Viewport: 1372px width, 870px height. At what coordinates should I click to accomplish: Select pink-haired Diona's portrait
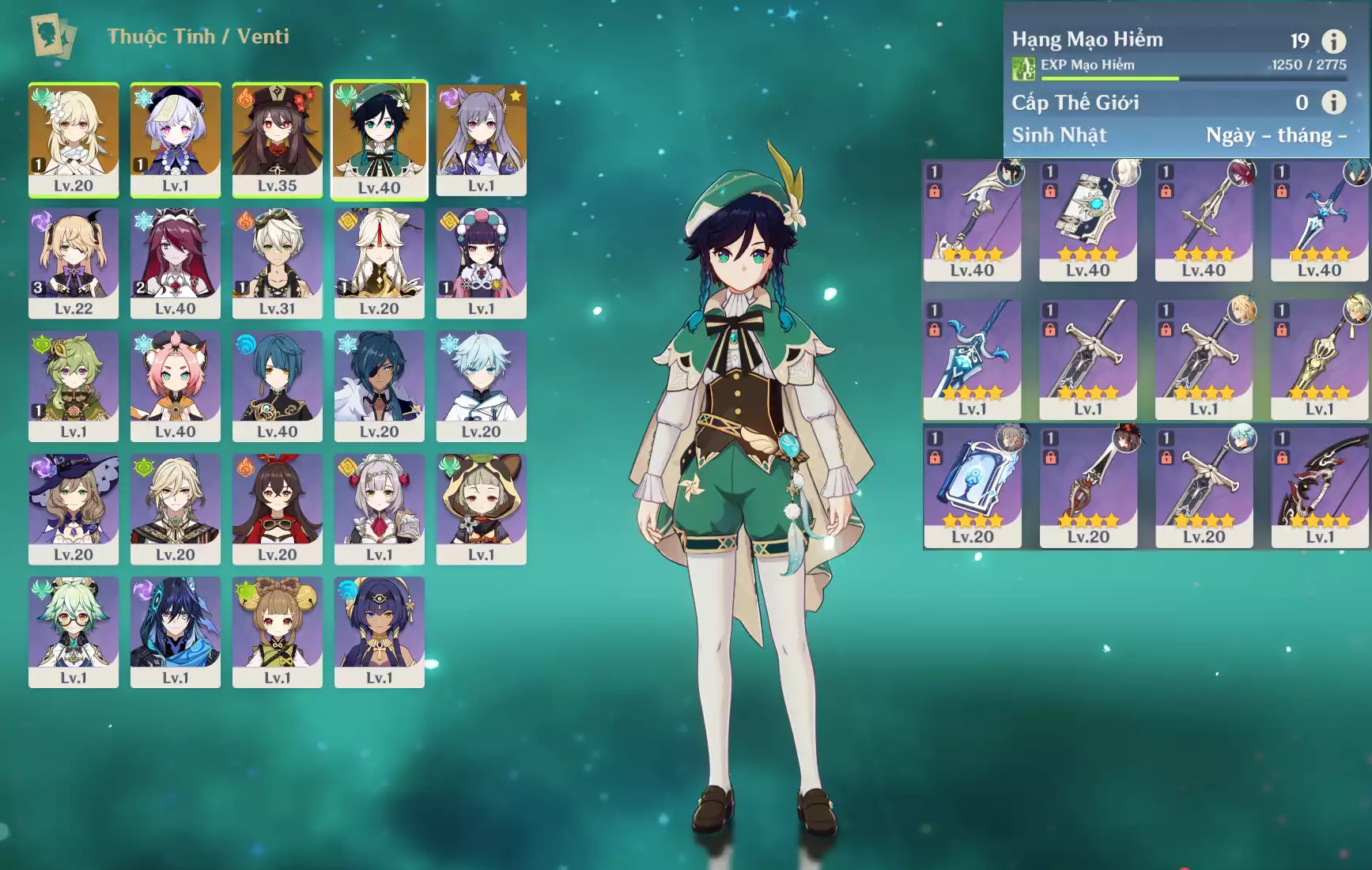click(x=175, y=385)
